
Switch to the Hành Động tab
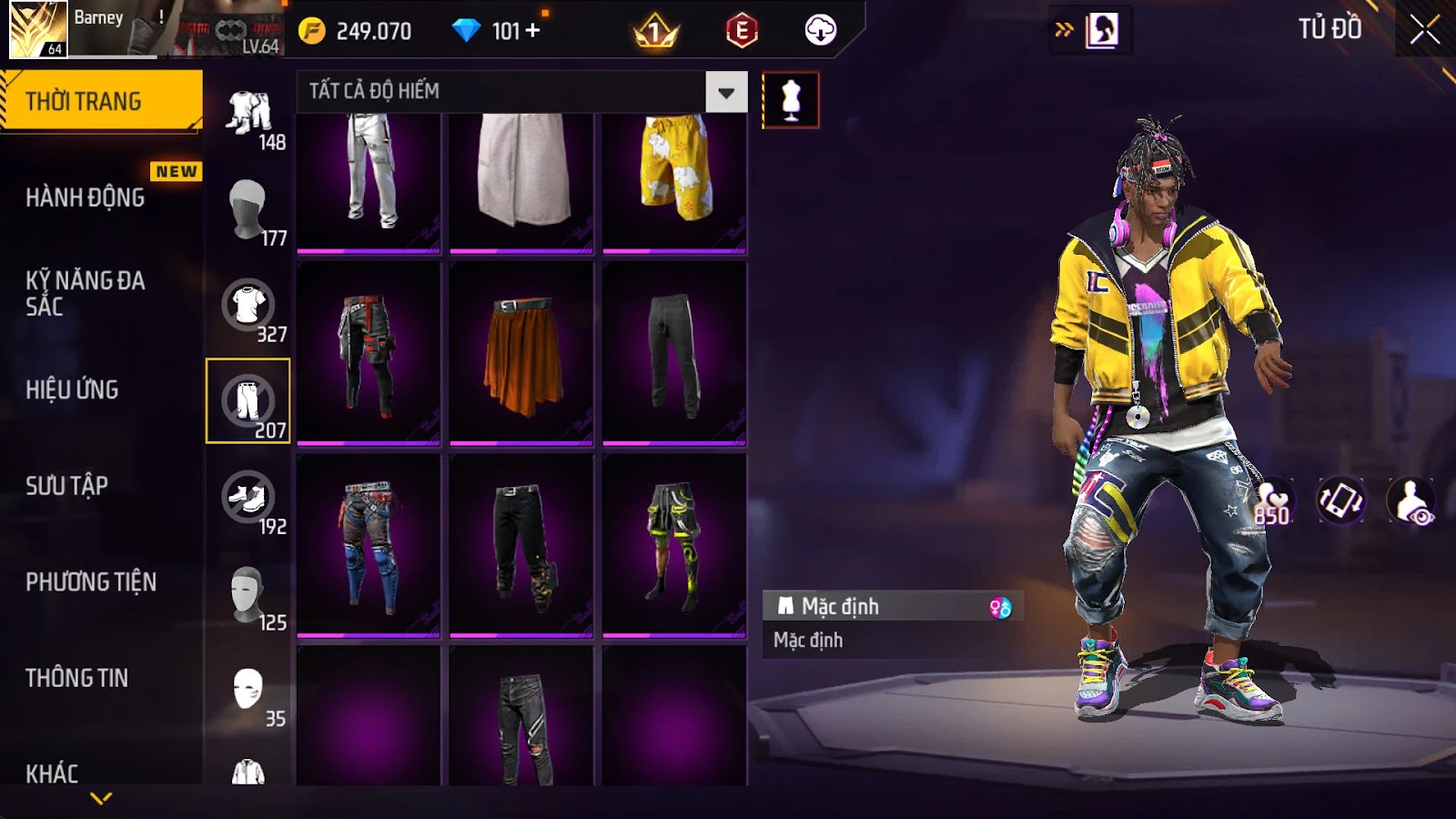[86, 197]
